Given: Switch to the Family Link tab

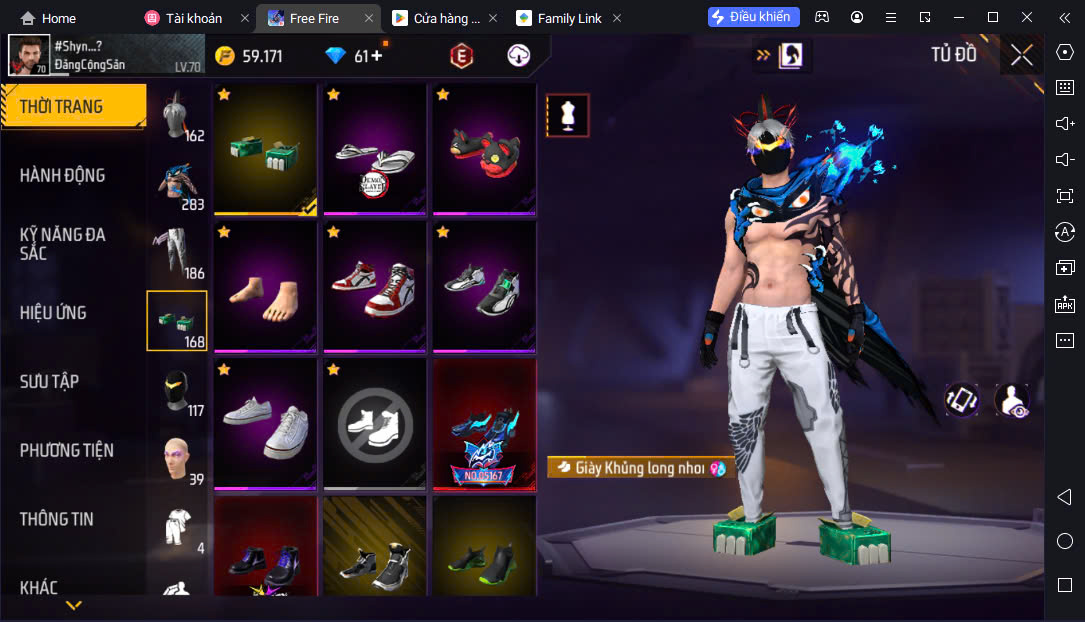Looking at the screenshot, I should tap(568, 18).
